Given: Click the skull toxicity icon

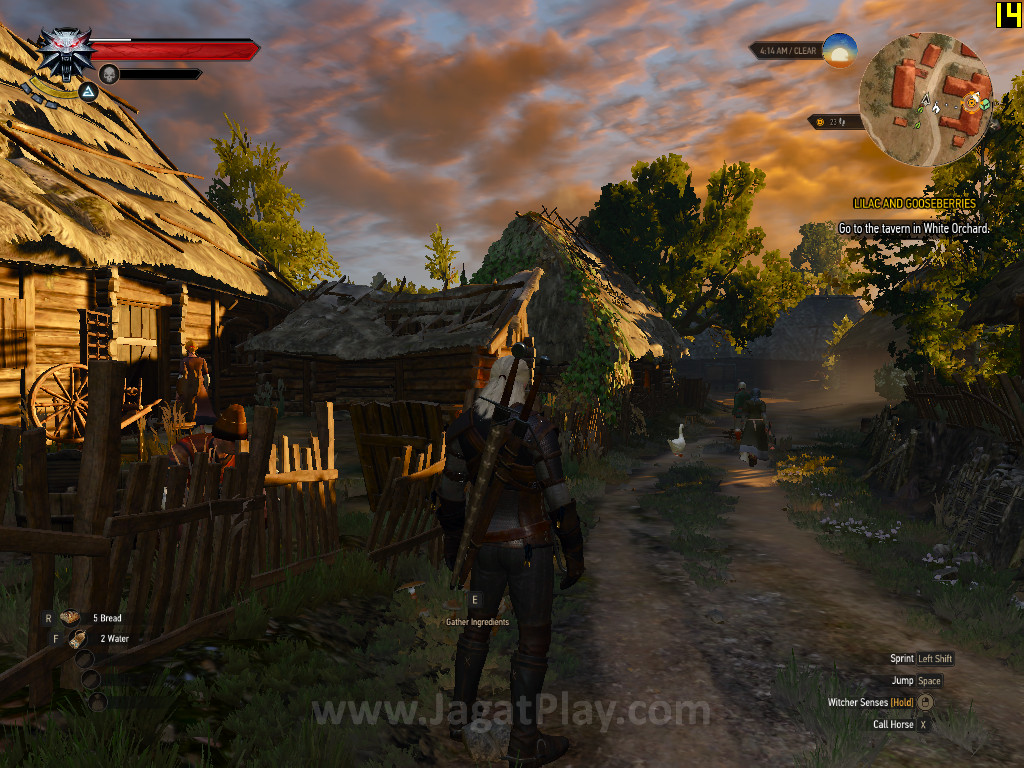Looking at the screenshot, I should click(108, 73).
